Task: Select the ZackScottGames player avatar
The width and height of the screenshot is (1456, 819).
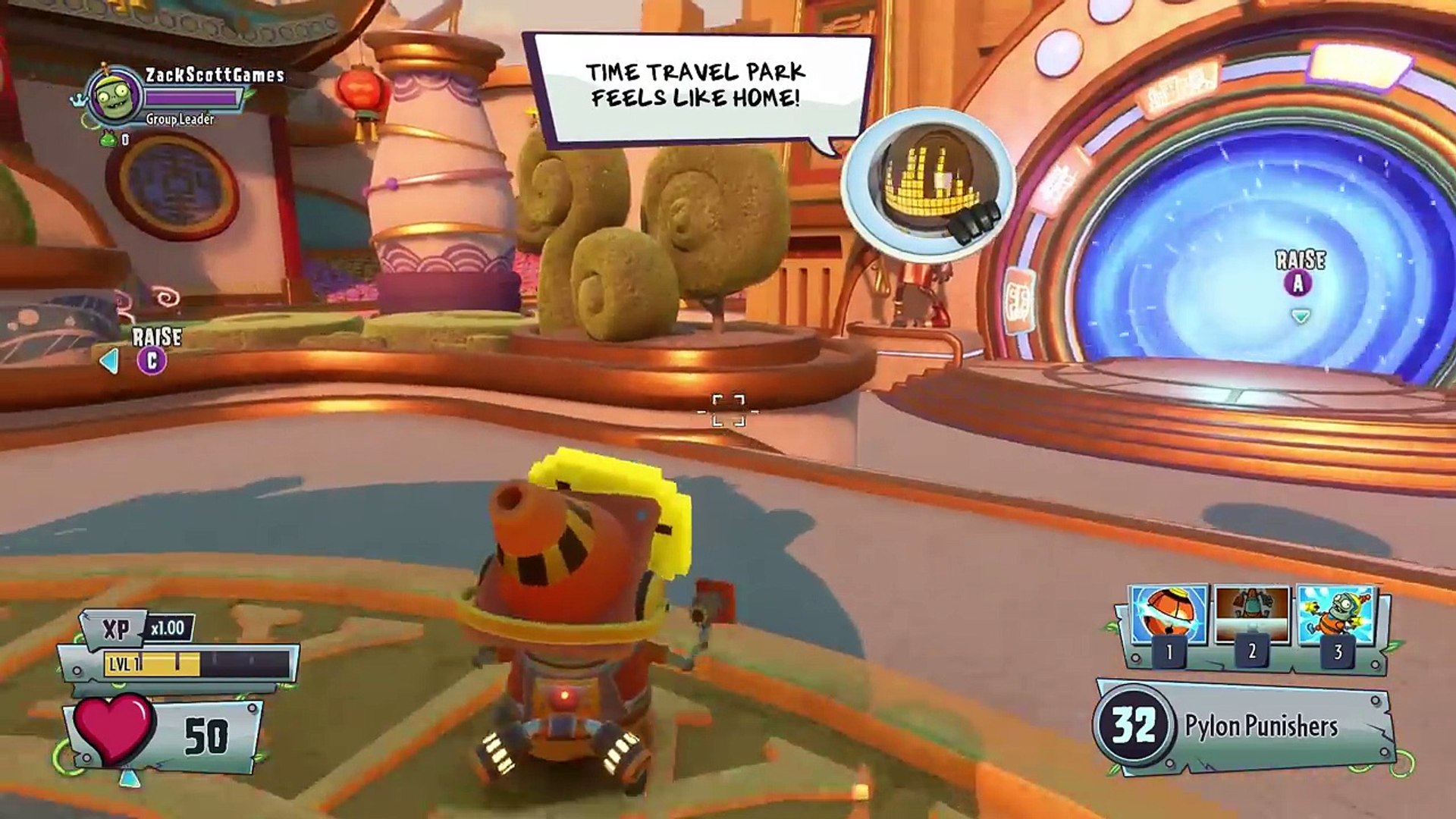Action: pyautogui.click(x=115, y=95)
